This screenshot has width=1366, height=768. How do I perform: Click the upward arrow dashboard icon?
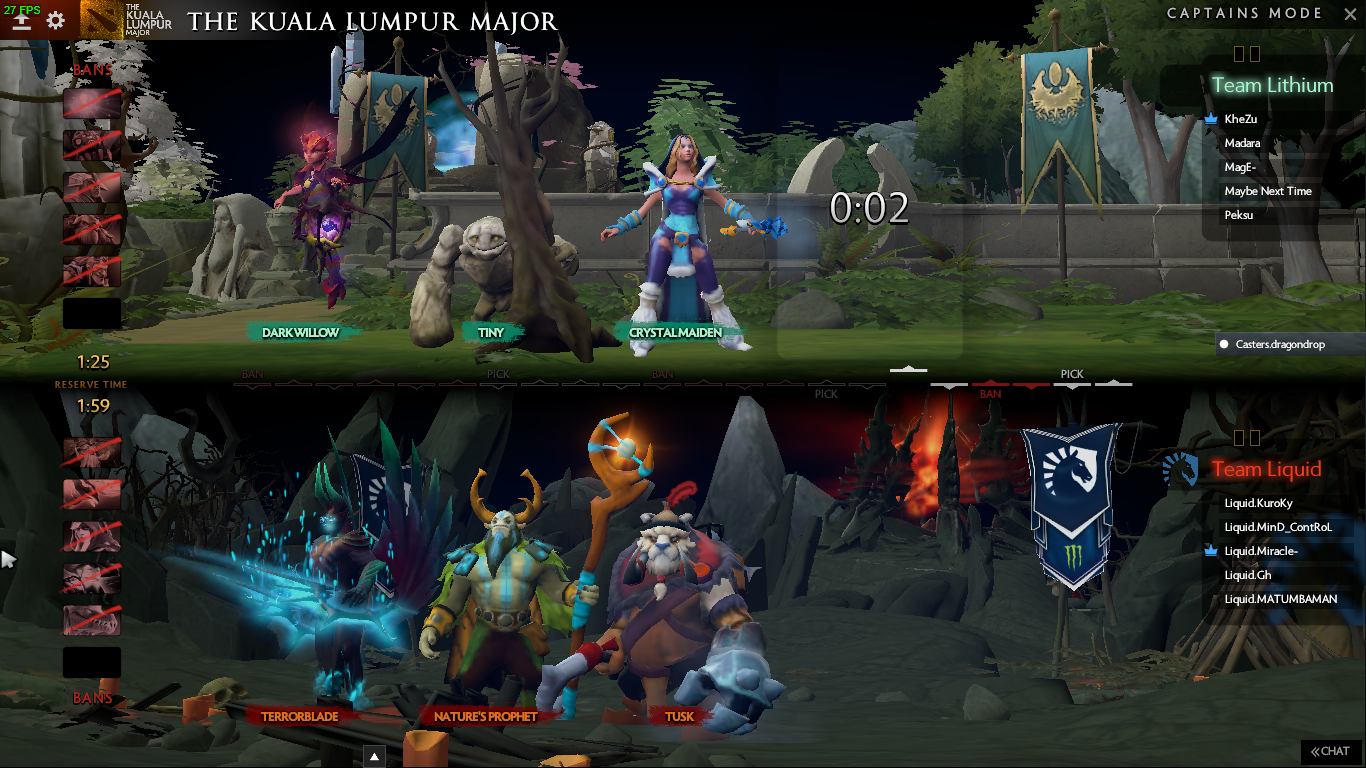[x=21, y=21]
